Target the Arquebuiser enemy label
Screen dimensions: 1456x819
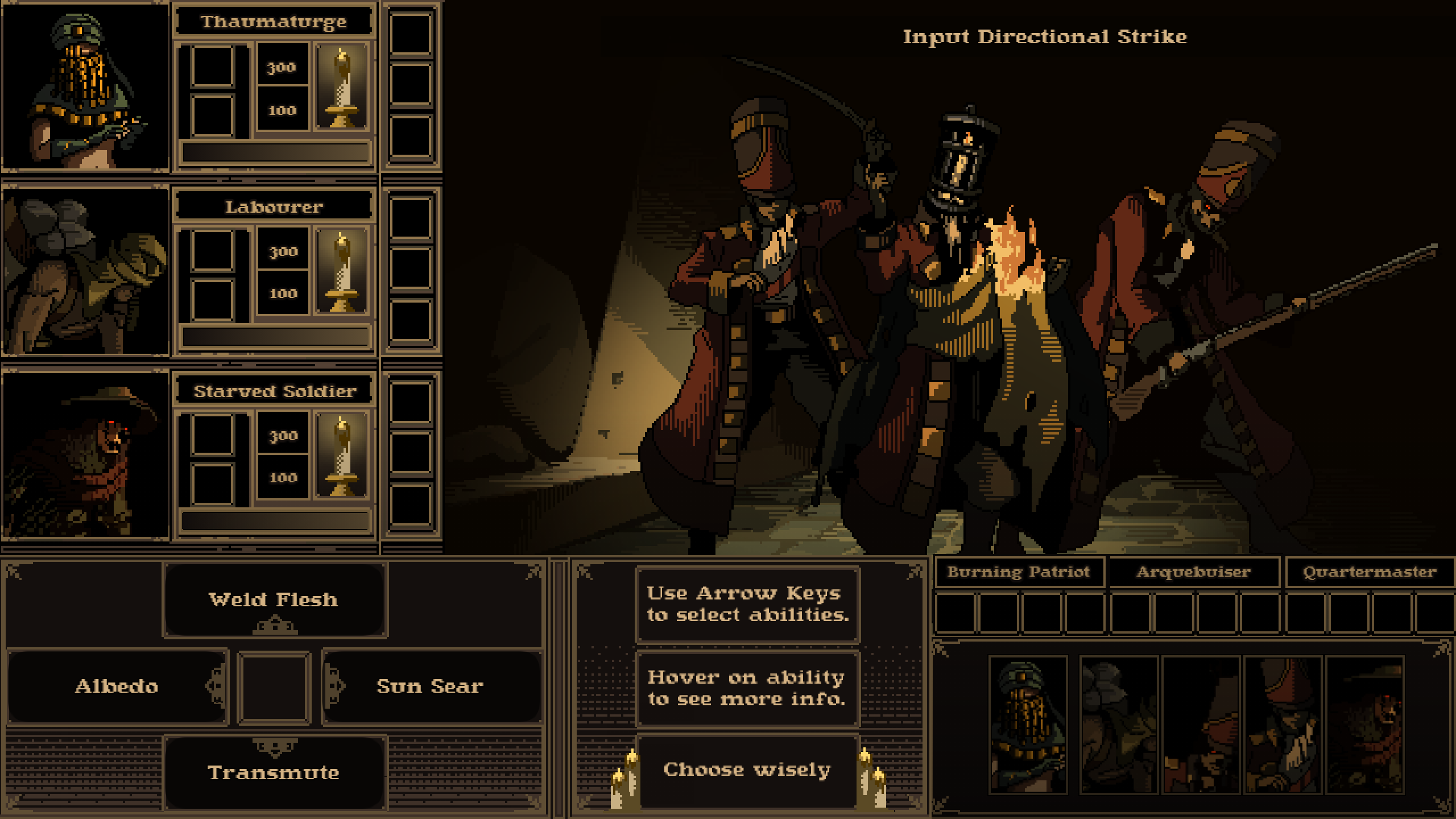pos(1194,572)
